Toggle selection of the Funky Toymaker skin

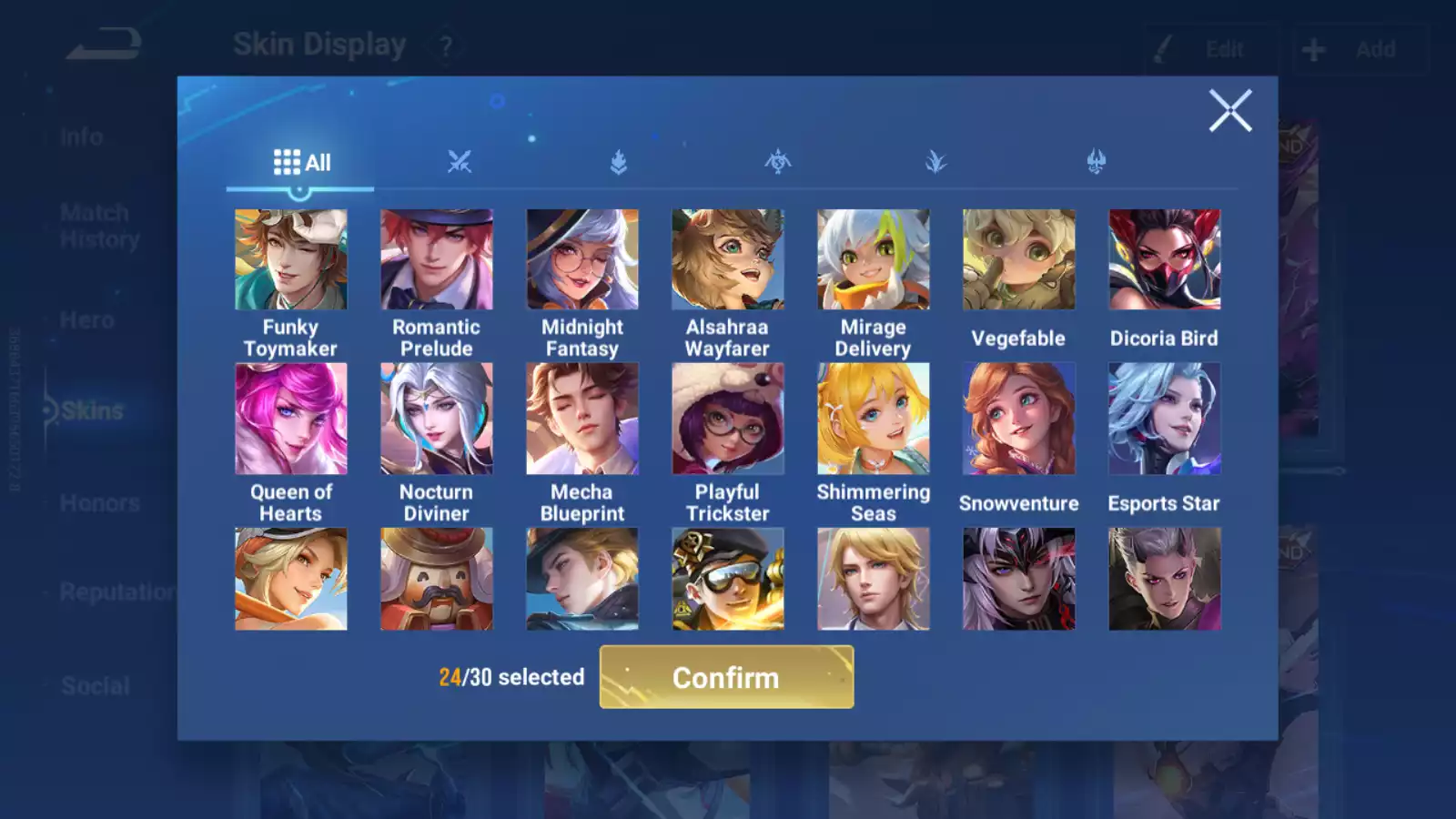(x=290, y=258)
